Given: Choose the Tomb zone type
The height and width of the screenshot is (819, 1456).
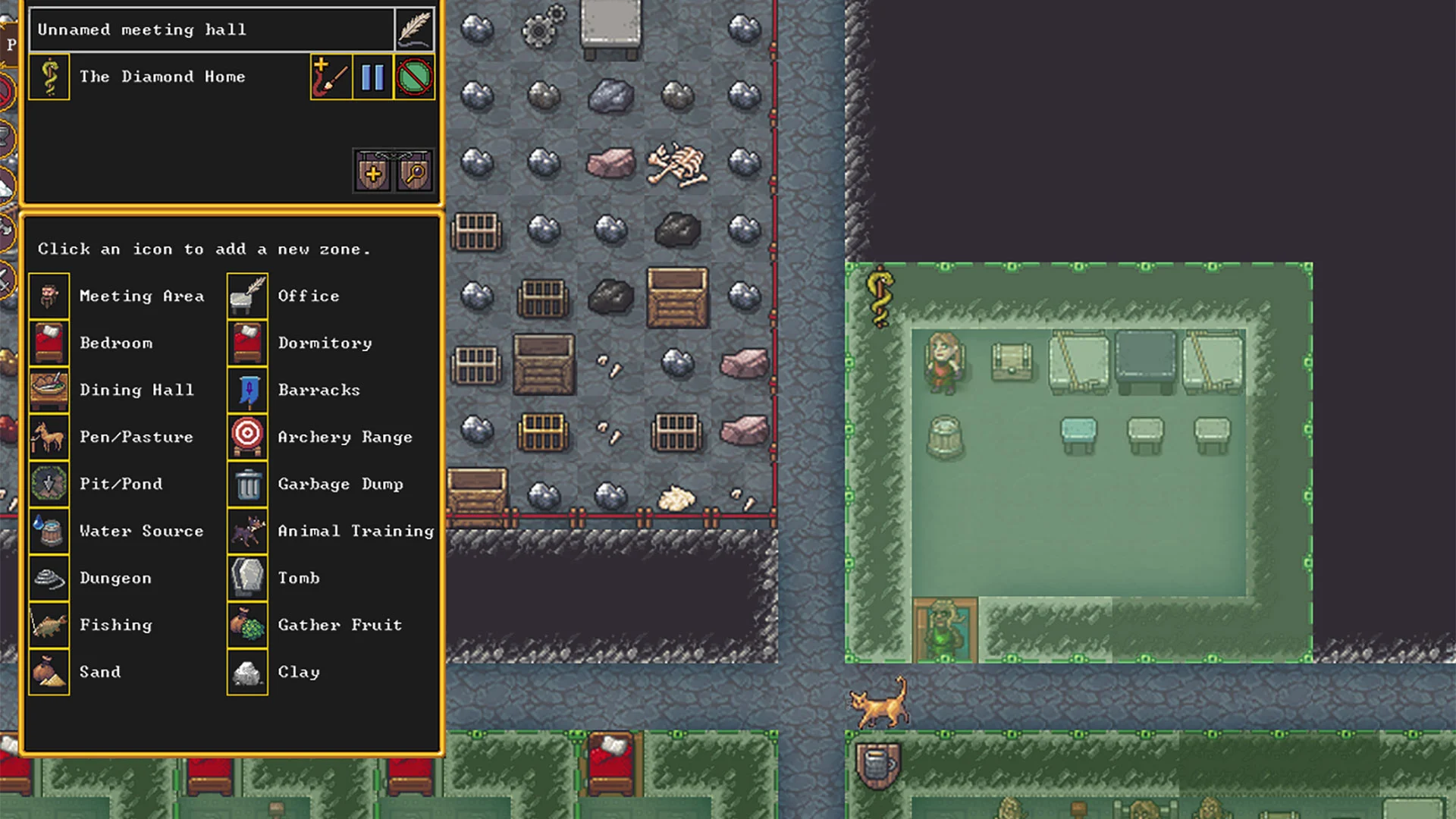Looking at the screenshot, I should click(x=246, y=578).
